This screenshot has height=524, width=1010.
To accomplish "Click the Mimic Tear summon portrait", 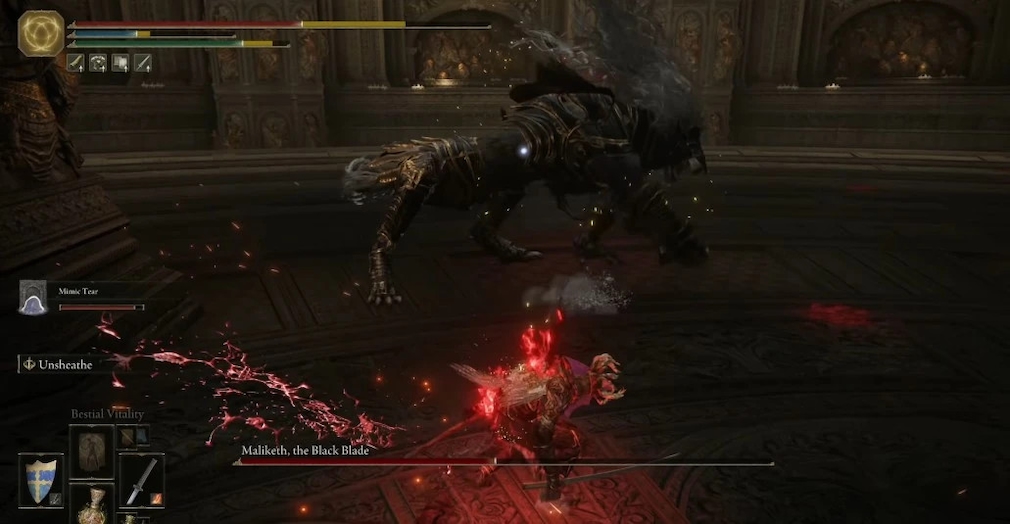I will tap(33, 297).
